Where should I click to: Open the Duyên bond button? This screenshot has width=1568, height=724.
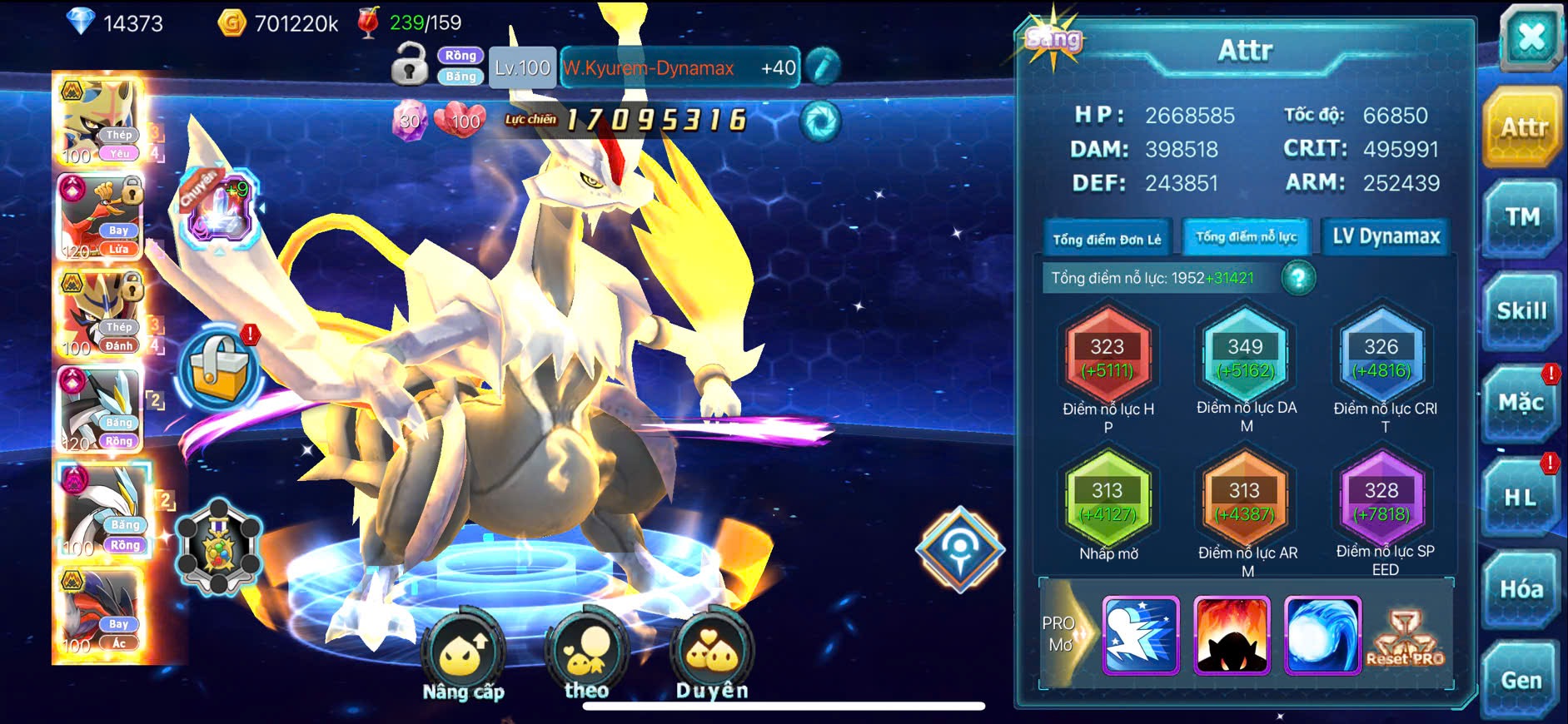712,657
